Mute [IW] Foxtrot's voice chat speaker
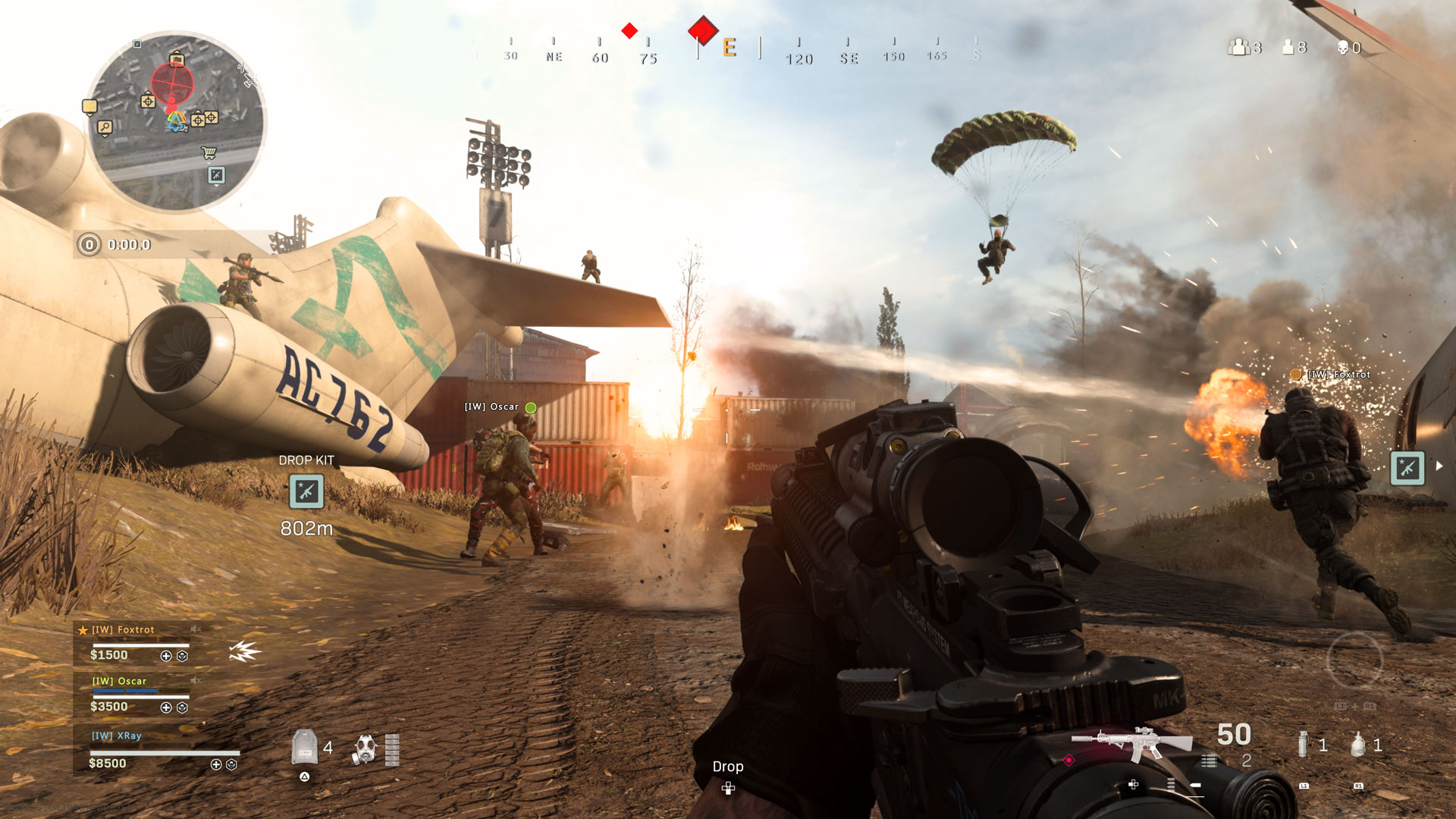Image resolution: width=1456 pixels, height=819 pixels. [196, 629]
